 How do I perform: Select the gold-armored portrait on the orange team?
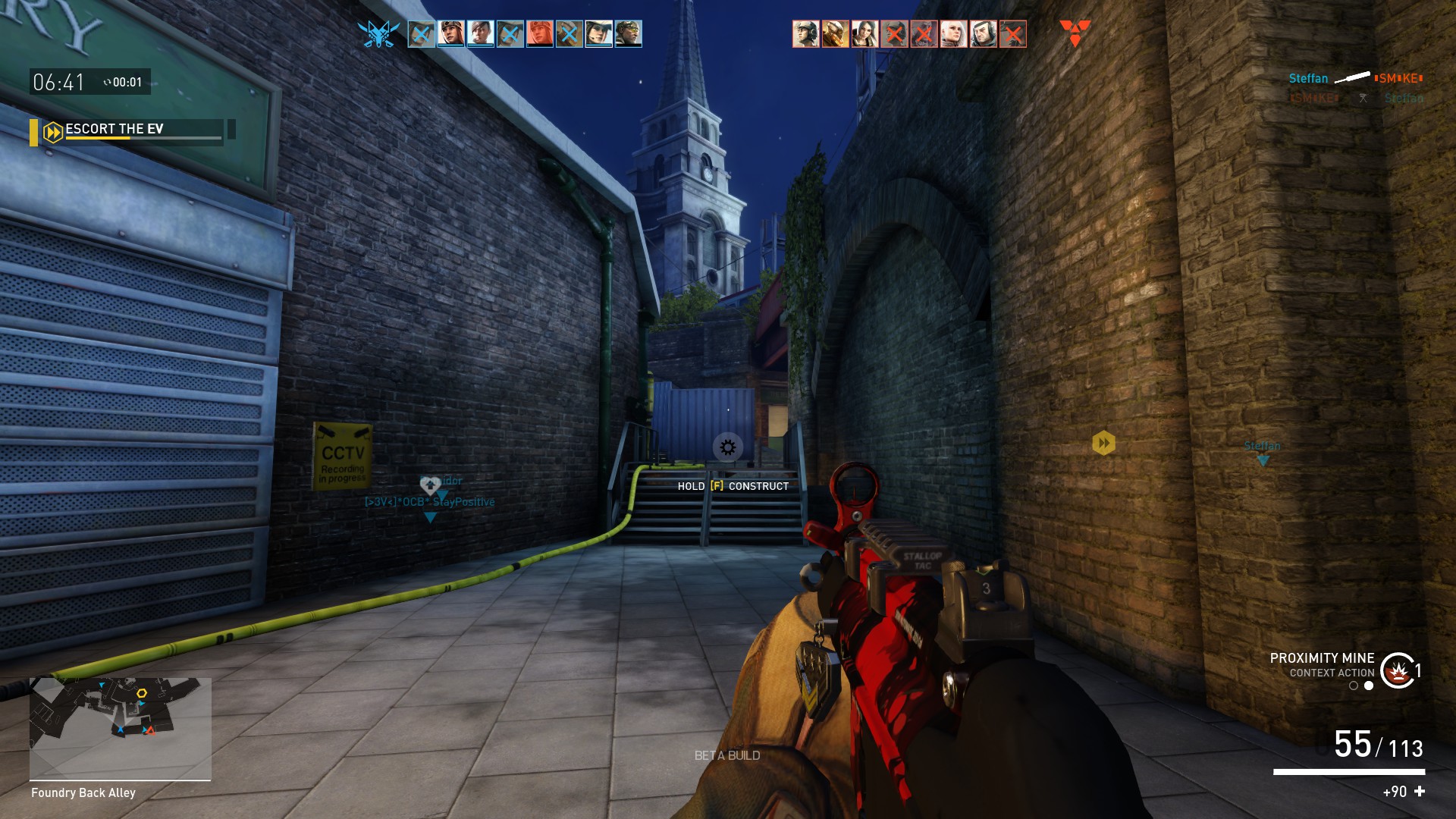pos(835,34)
